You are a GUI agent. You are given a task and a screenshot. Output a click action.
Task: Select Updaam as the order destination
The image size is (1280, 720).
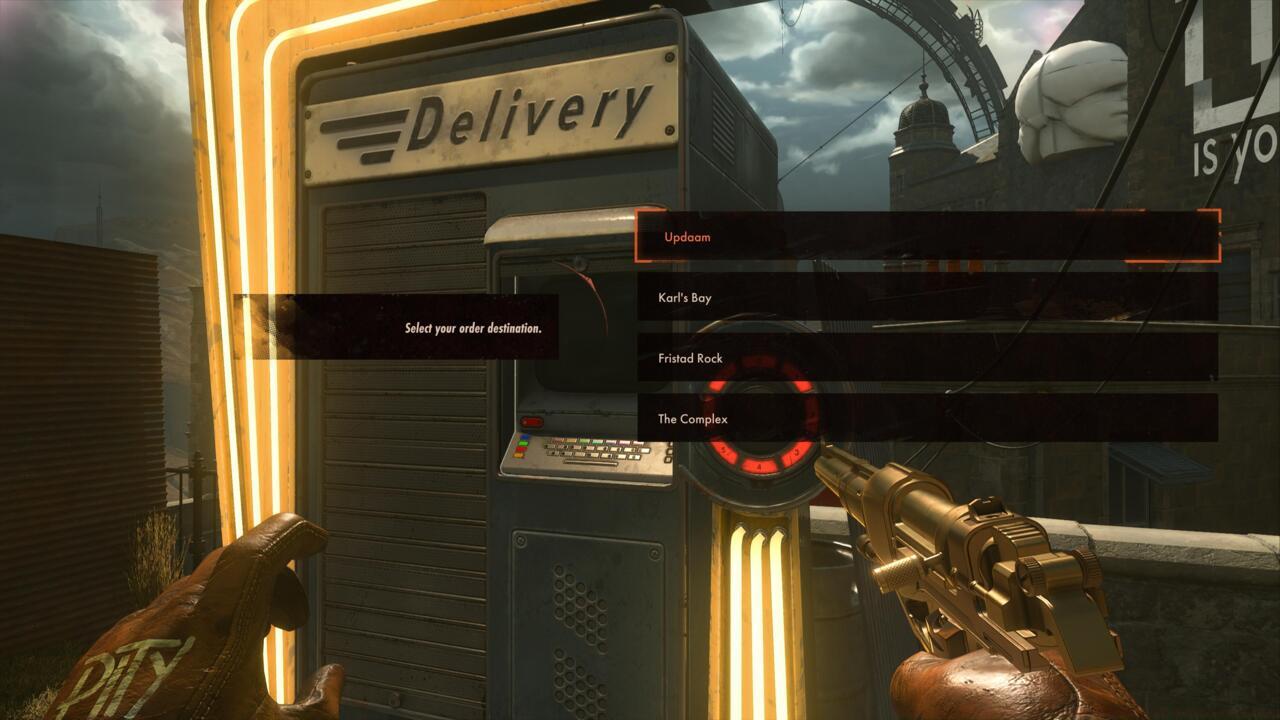[926, 237]
